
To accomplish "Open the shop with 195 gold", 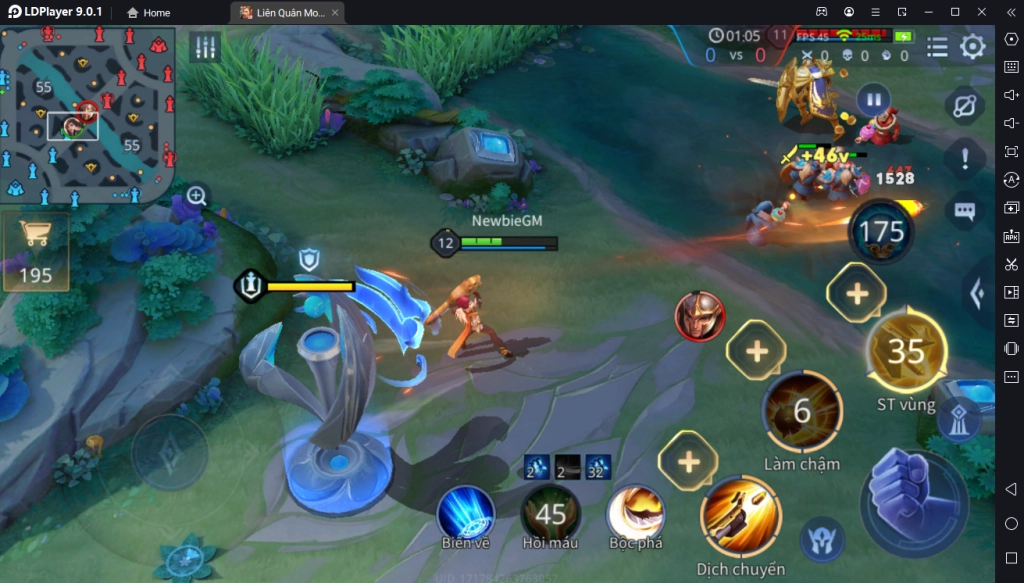I will 36,250.
